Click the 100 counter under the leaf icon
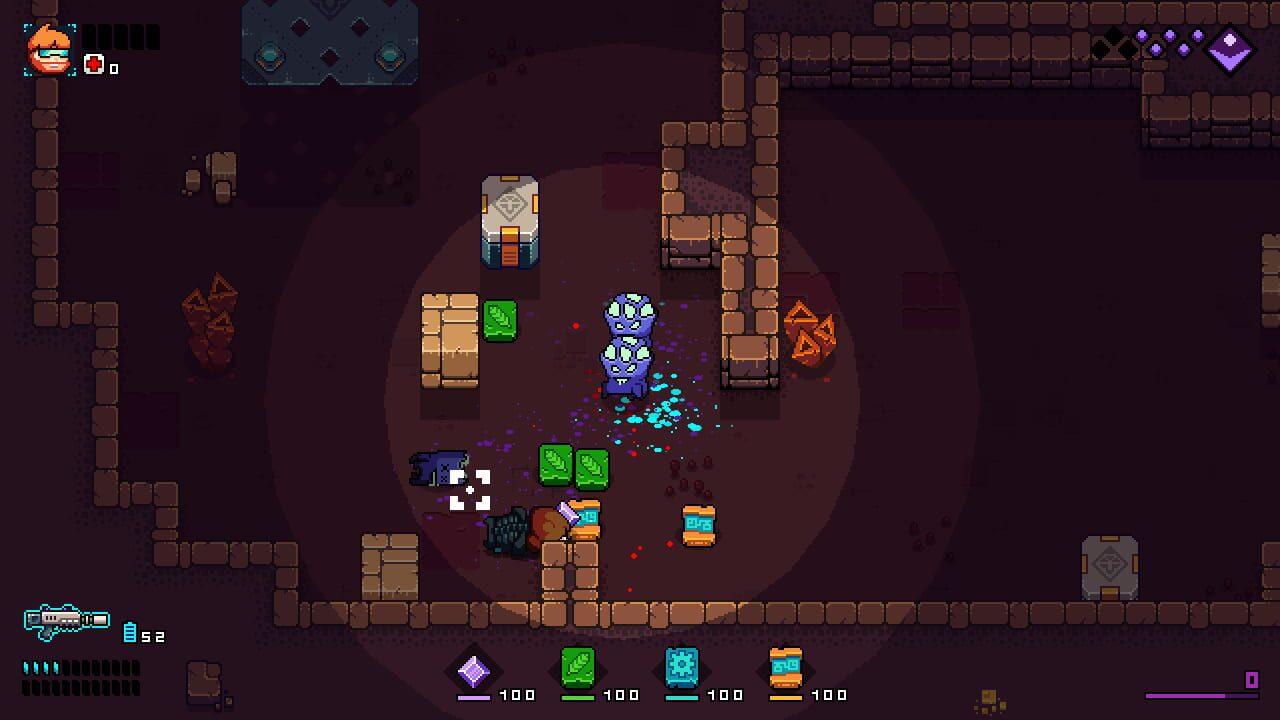 click(619, 694)
